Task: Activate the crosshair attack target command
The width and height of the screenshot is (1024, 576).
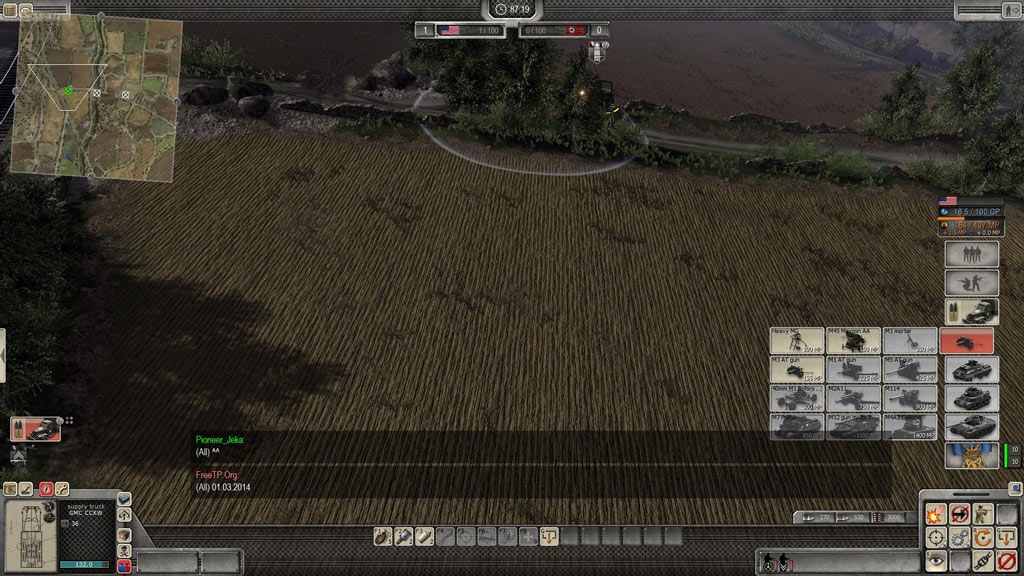Action: [936, 538]
